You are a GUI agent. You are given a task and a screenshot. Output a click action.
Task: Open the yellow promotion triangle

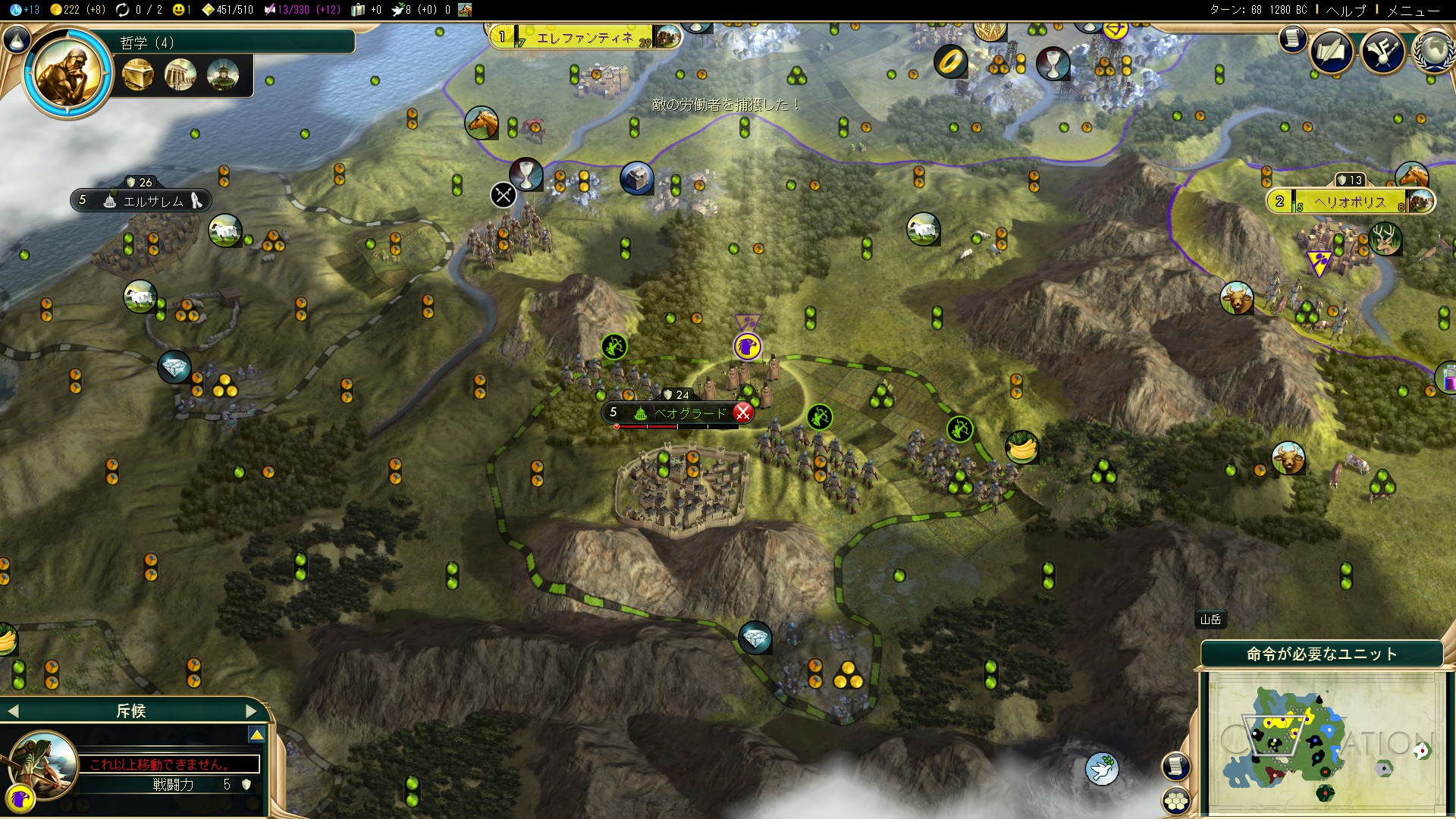pyautogui.click(x=257, y=735)
